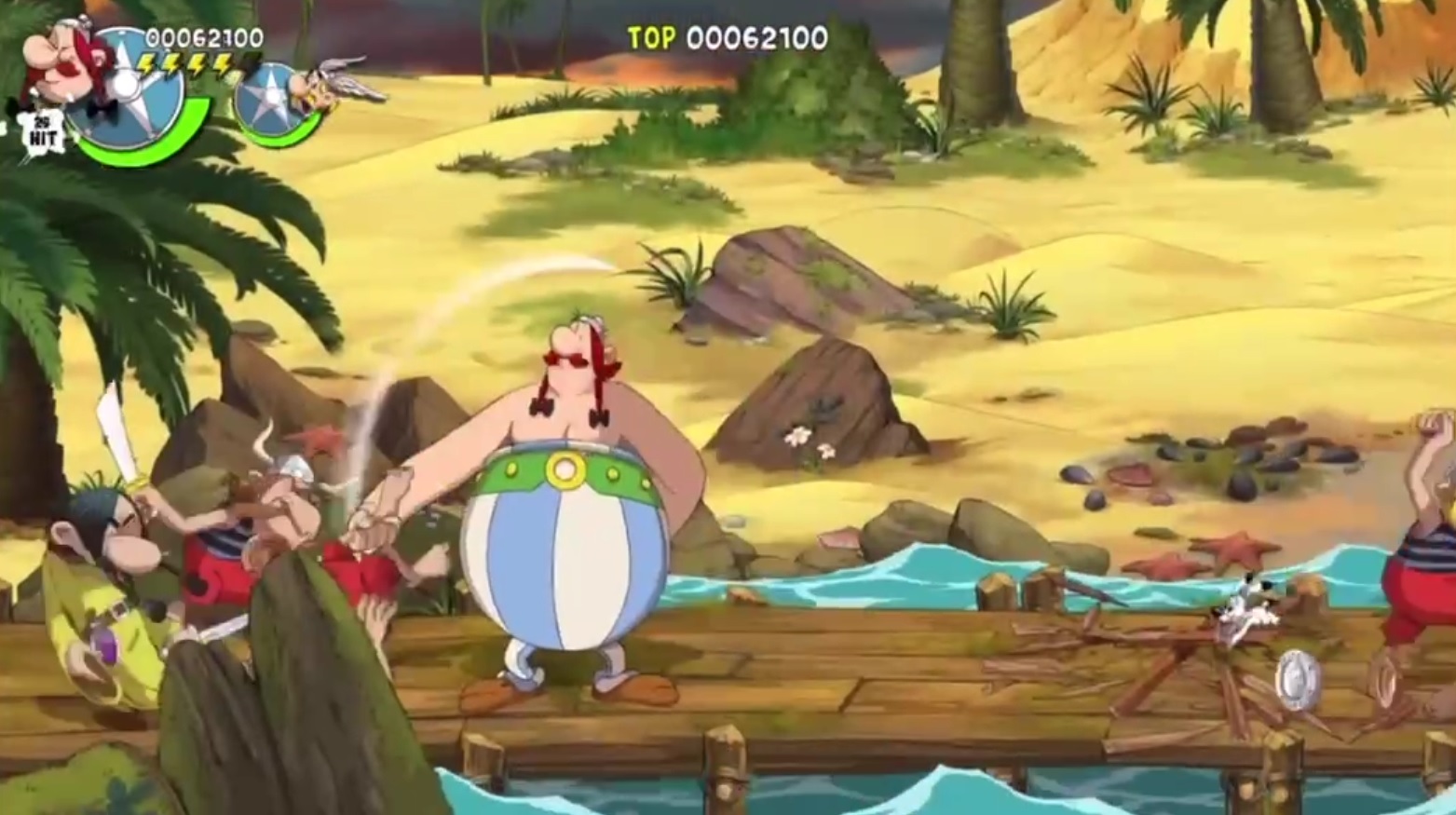Click the white score text 00062100
1456x815 pixels.
pos(759,39)
